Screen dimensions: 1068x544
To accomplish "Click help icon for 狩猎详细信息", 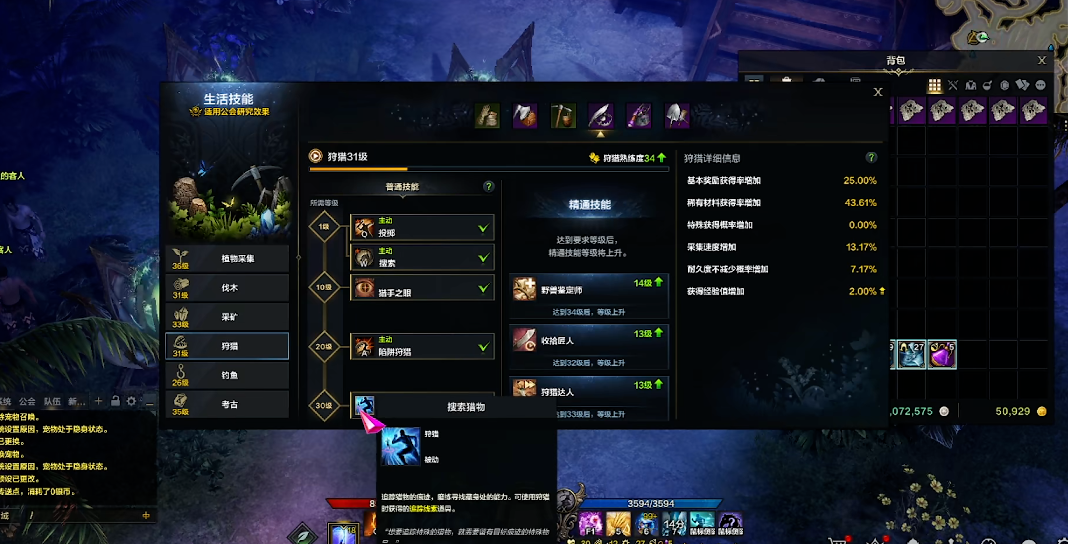I will click(x=871, y=158).
